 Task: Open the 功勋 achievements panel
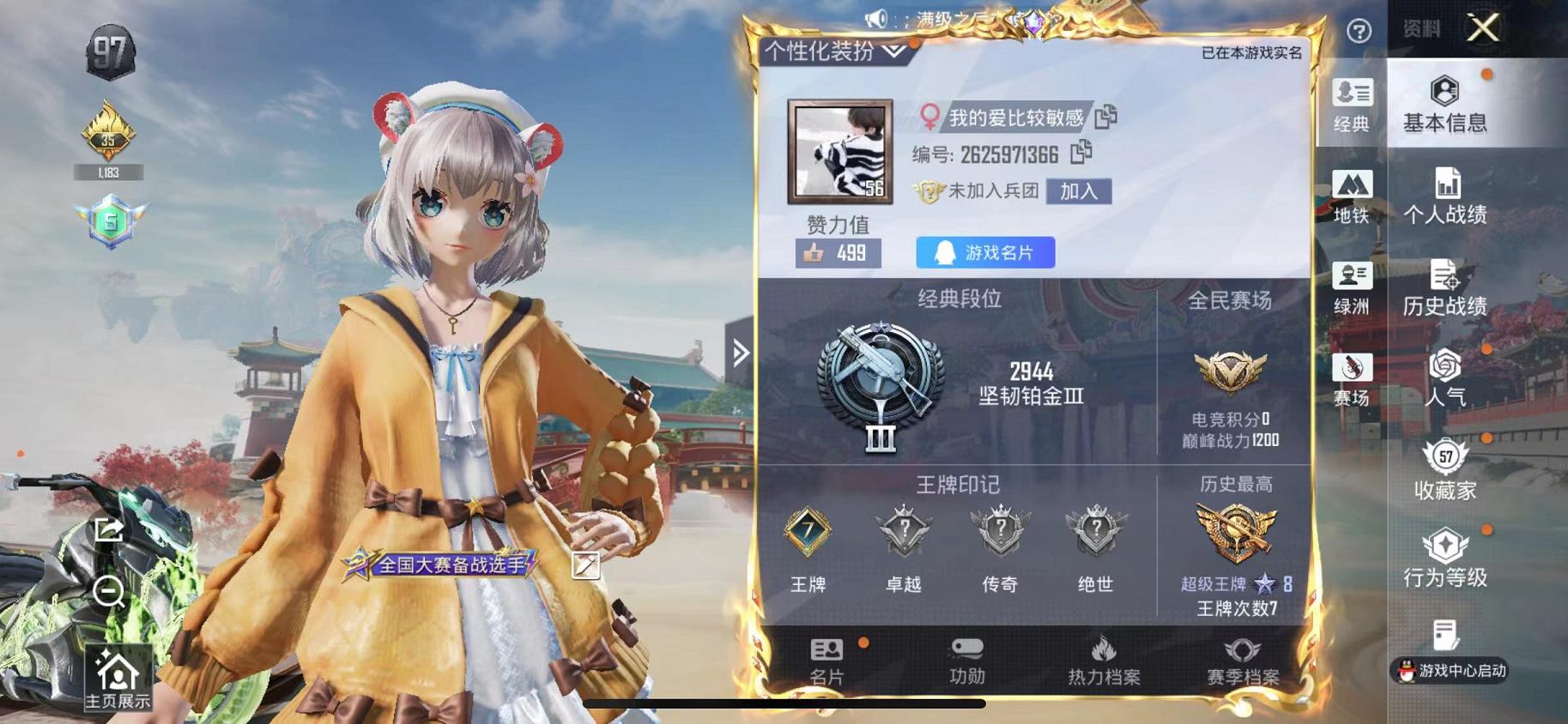(x=965, y=673)
